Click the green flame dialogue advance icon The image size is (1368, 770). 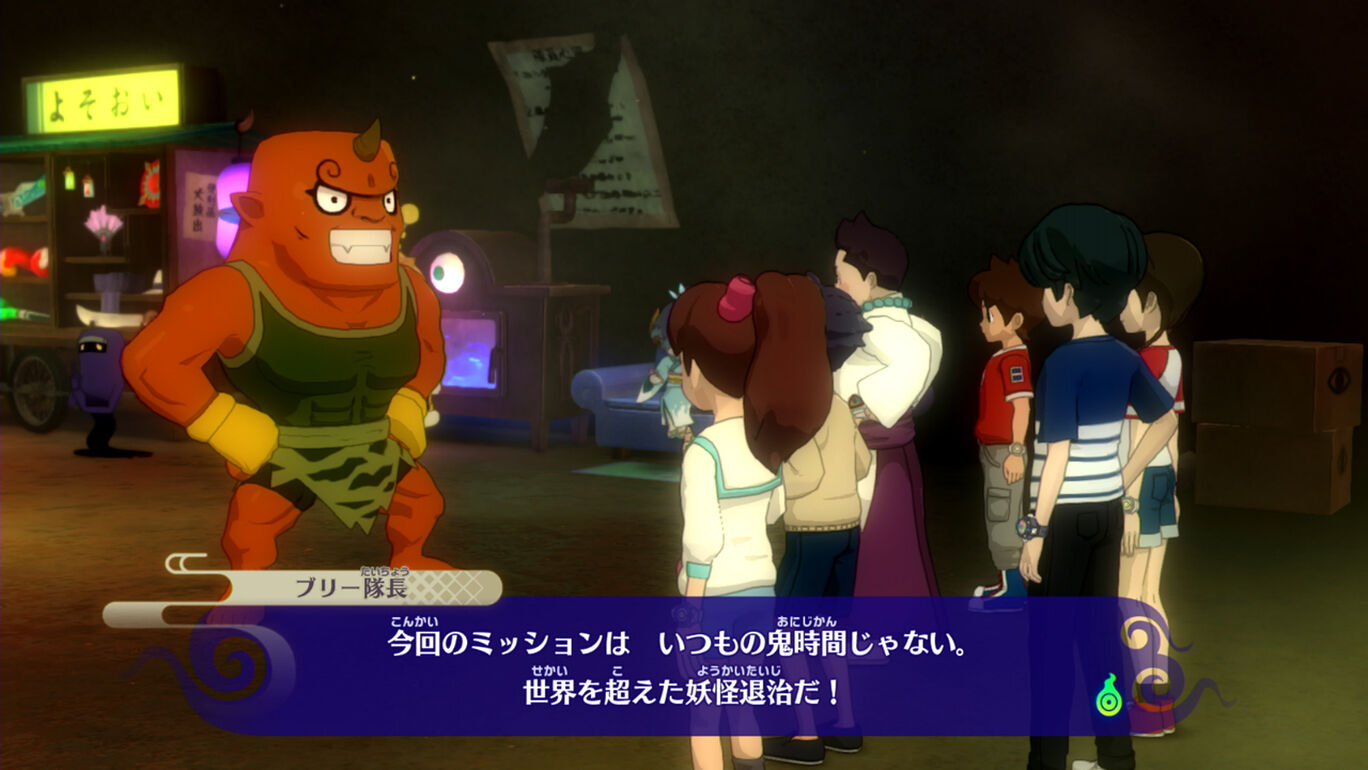coord(1108,697)
